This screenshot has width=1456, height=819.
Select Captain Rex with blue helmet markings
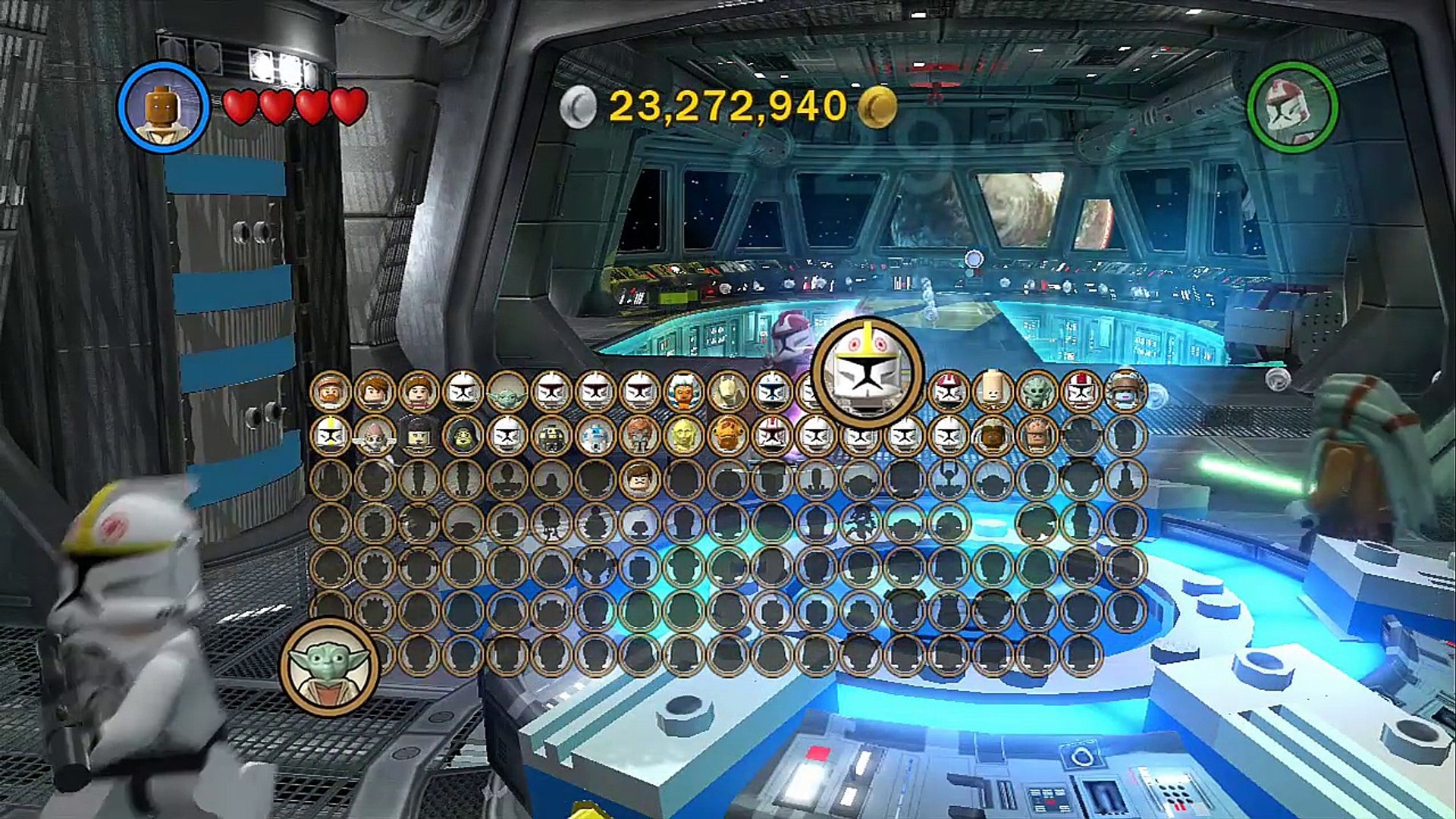771,391
